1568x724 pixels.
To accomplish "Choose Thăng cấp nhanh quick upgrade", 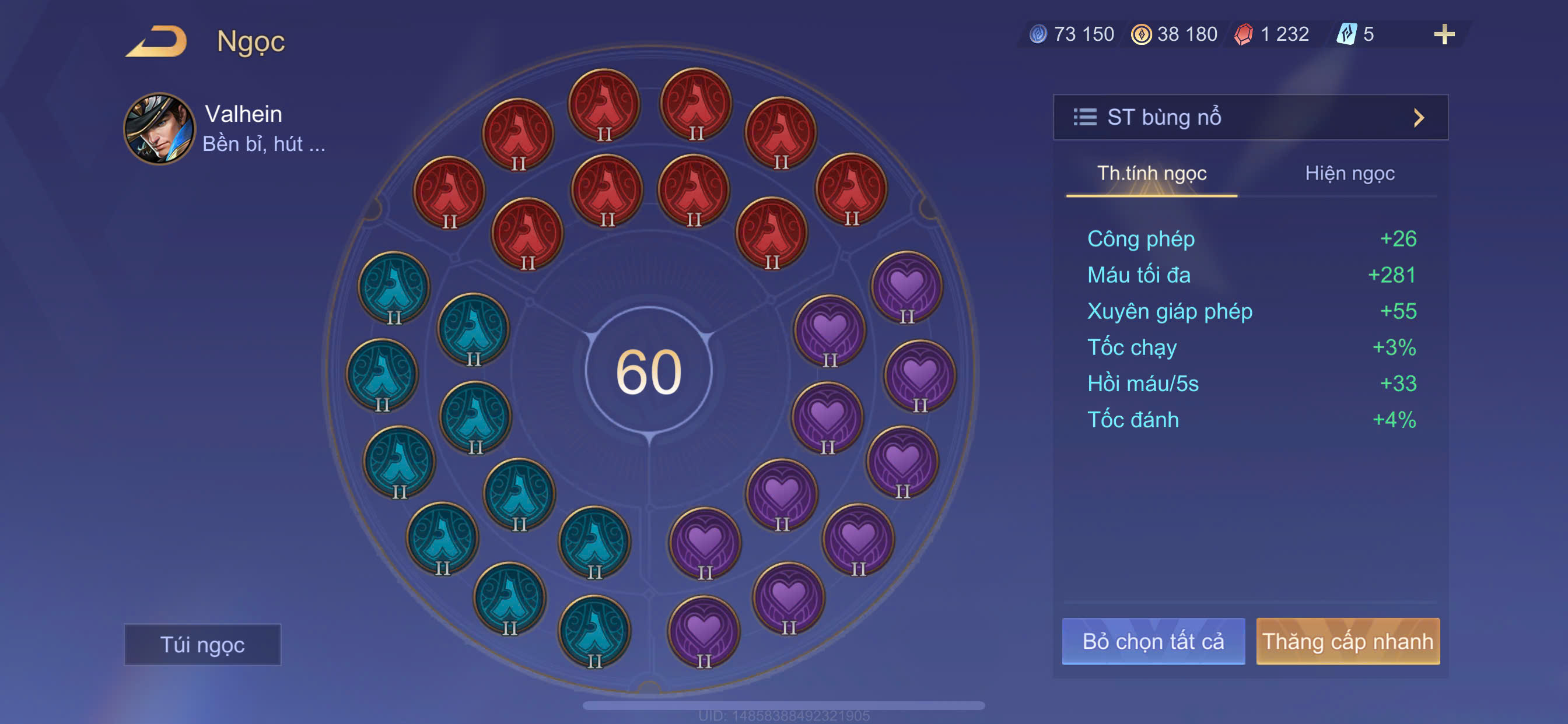I will point(1347,641).
